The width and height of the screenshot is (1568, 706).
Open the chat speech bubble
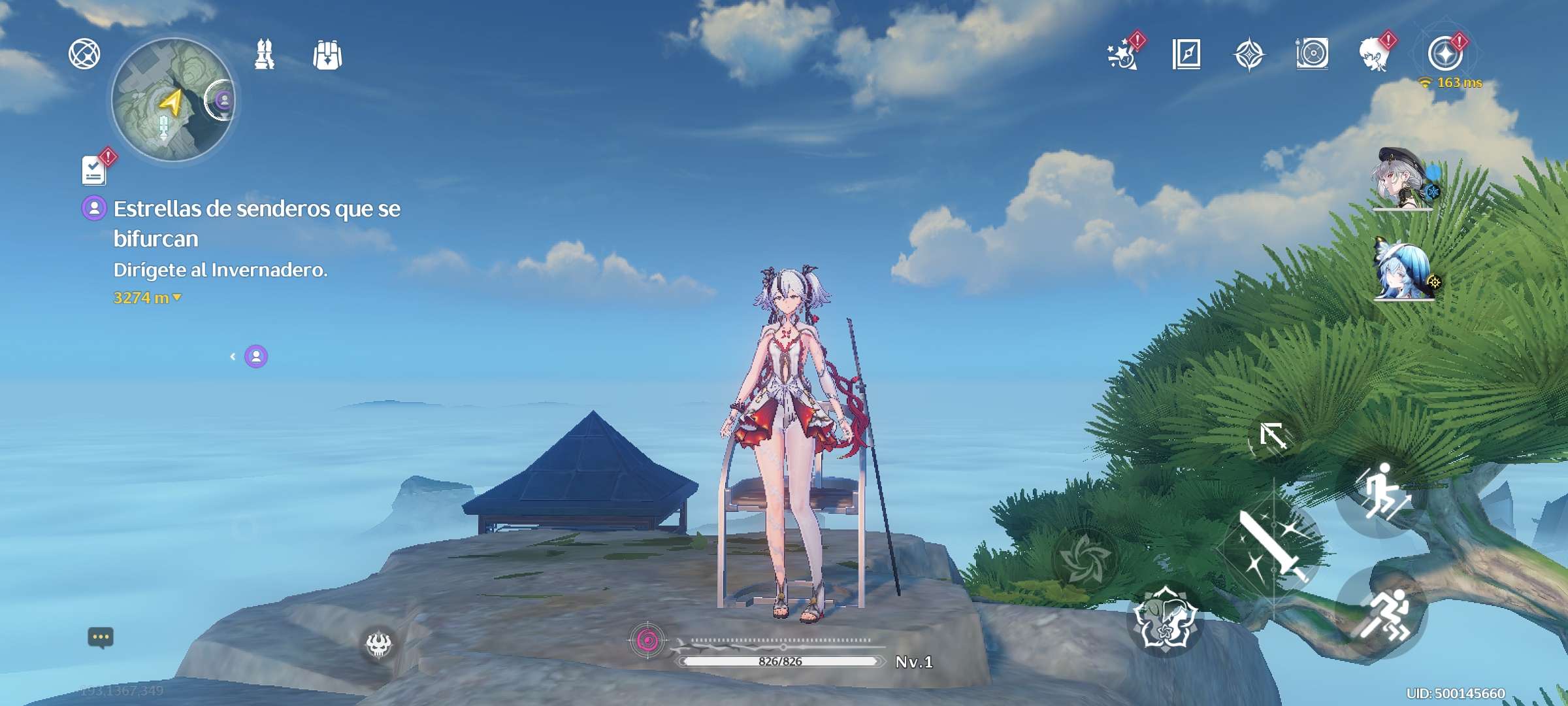[x=101, y=637]
